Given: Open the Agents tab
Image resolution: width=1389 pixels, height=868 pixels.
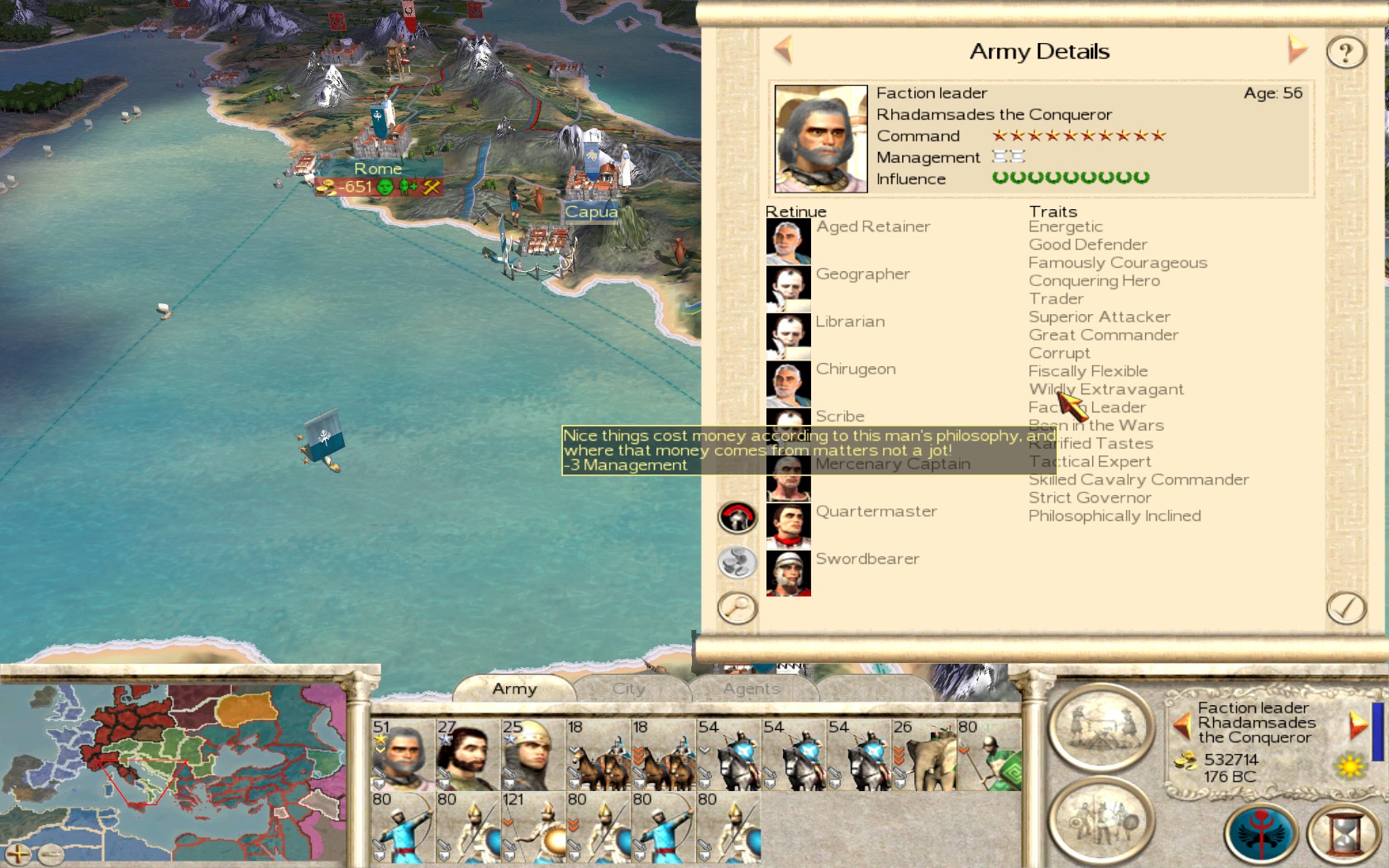Looking at the screenshot, I should point(751,689).
